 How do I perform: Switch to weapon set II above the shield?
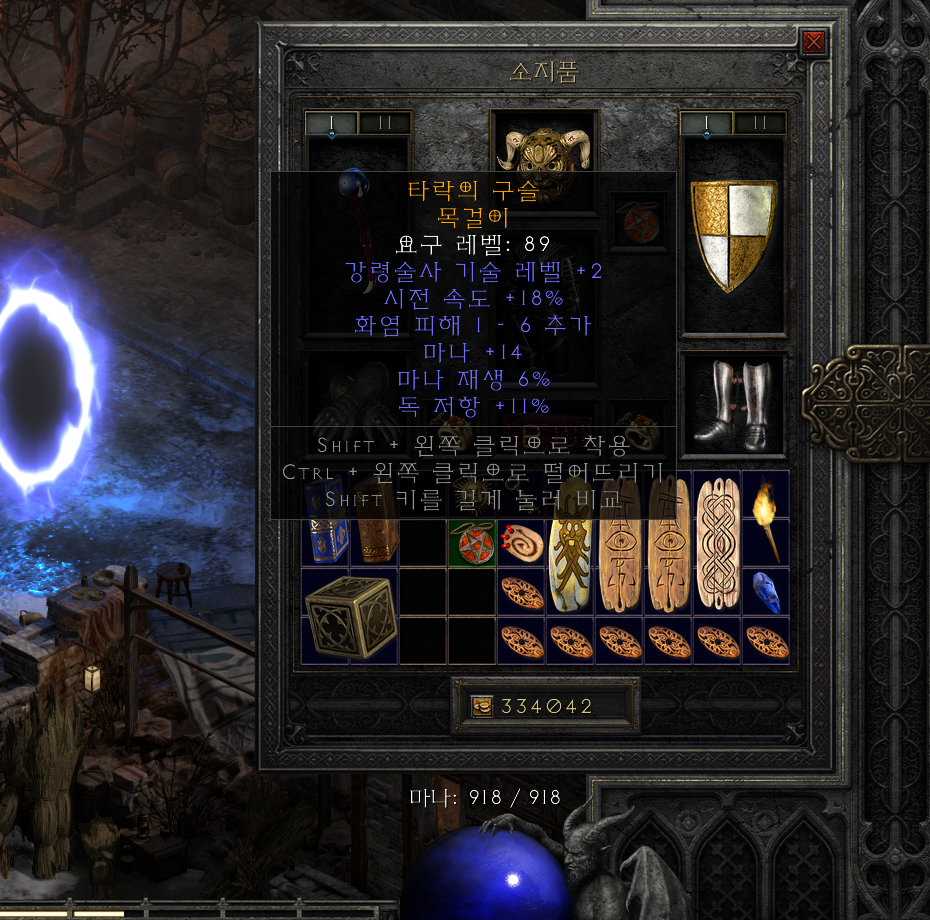[759, 123]
